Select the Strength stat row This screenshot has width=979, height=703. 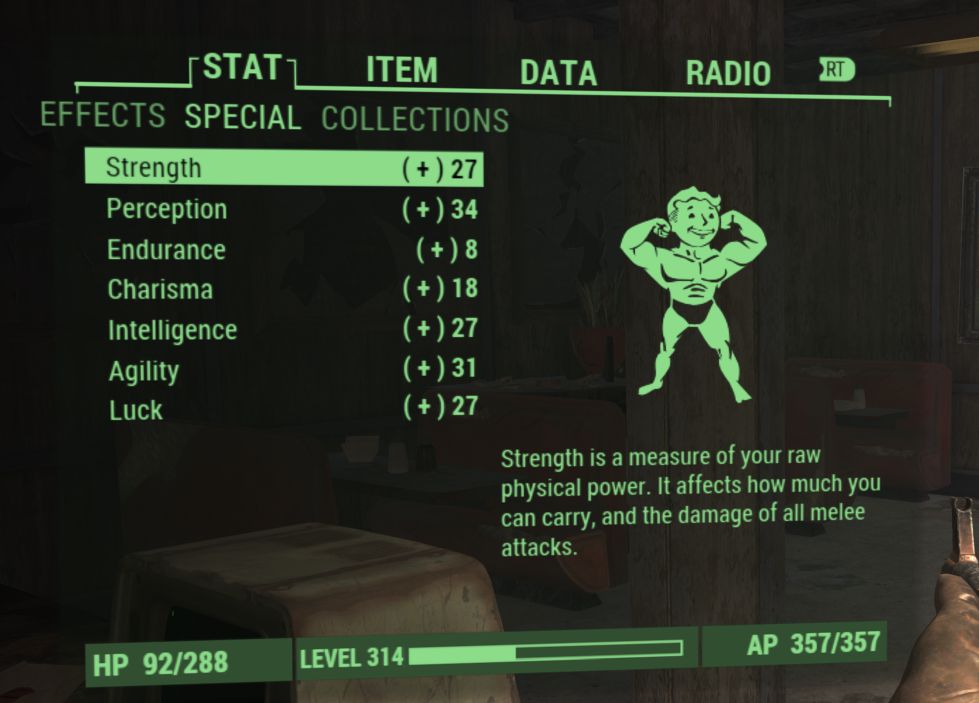tap(283, 168)
